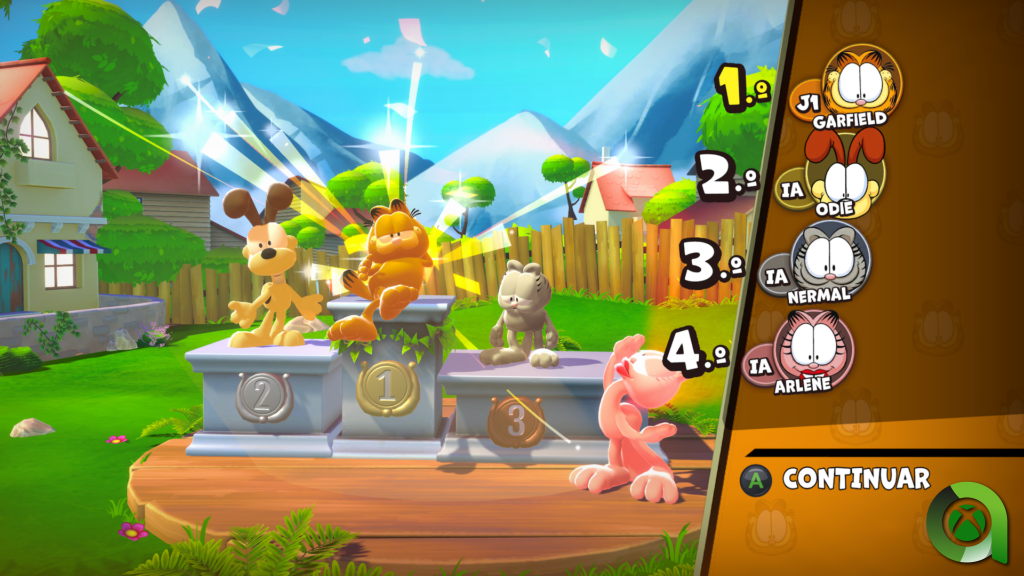Choose Odie's second place portrait
This screenshot has height=576, width=1024.
coord(845,173)
